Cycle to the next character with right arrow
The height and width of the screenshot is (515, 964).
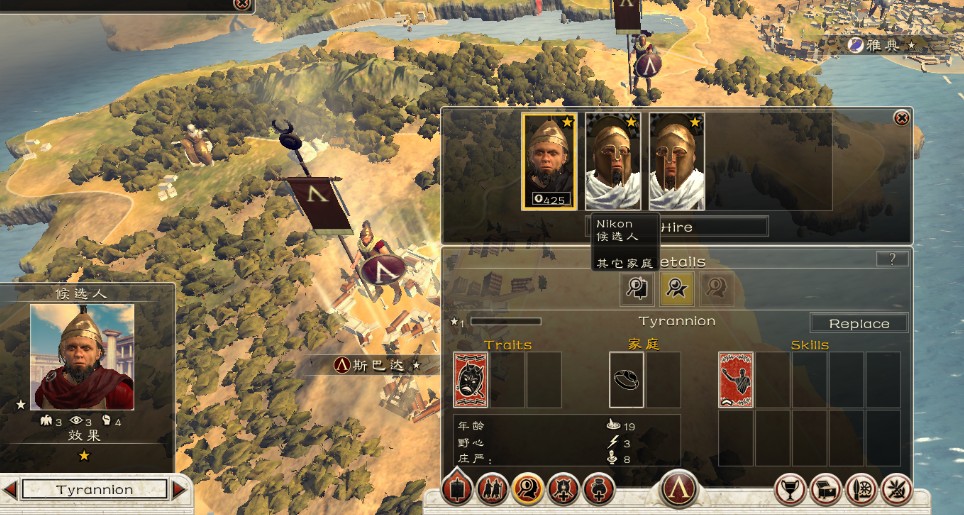pyautogui.click(x=179, y=490)
